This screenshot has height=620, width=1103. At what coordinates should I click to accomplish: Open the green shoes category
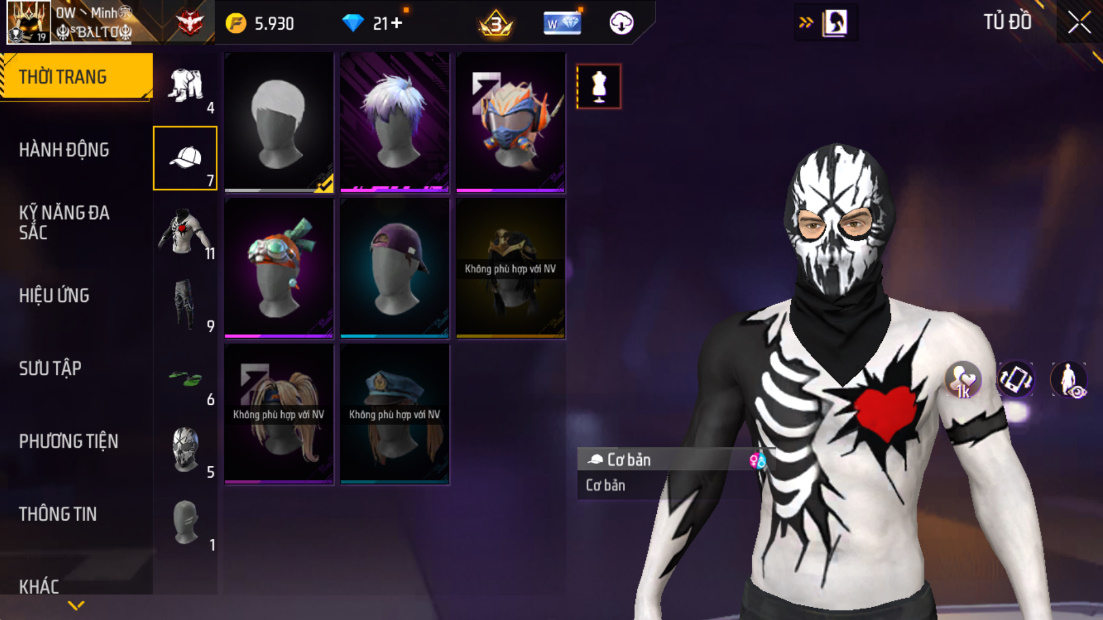(185, 378)
